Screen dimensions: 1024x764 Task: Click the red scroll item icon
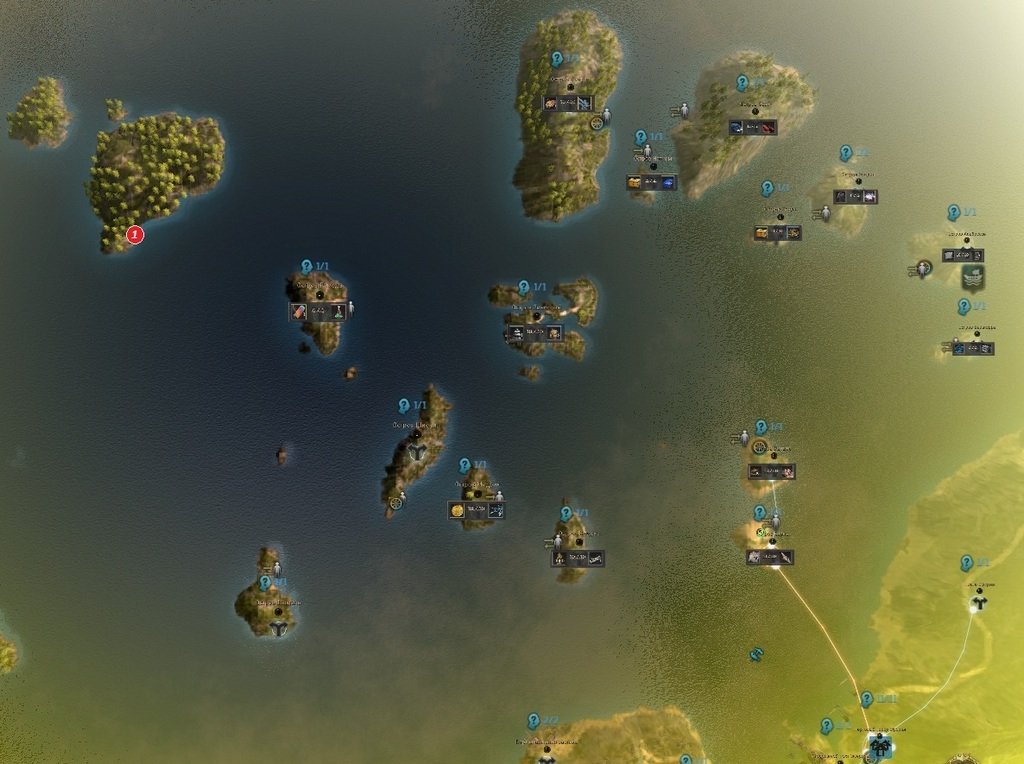298,312
